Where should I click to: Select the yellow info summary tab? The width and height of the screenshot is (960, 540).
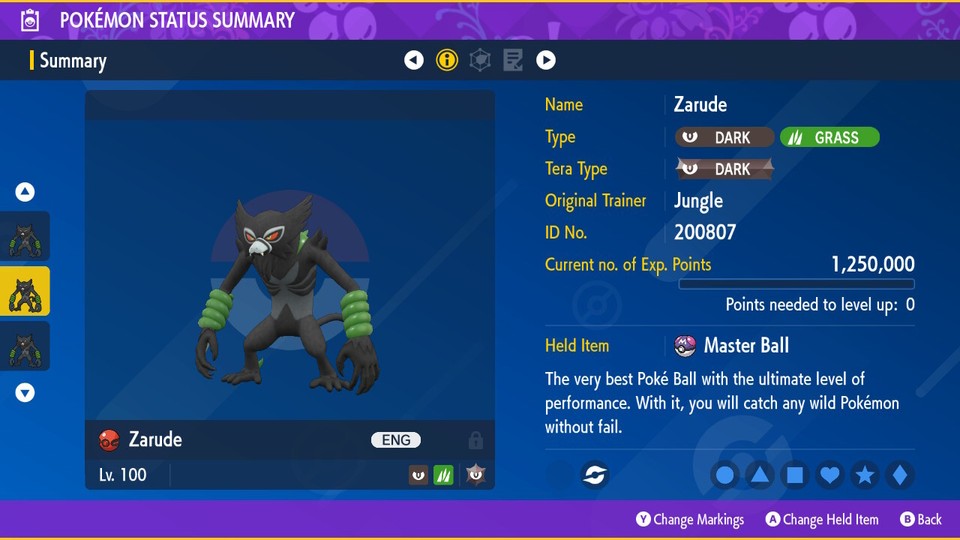coord(447,60)
